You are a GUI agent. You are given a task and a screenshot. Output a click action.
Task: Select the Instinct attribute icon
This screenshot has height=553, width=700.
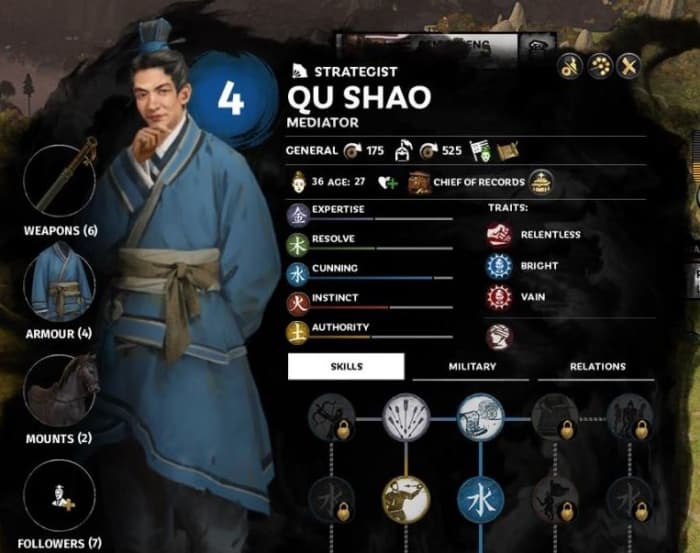pos(298,301)
